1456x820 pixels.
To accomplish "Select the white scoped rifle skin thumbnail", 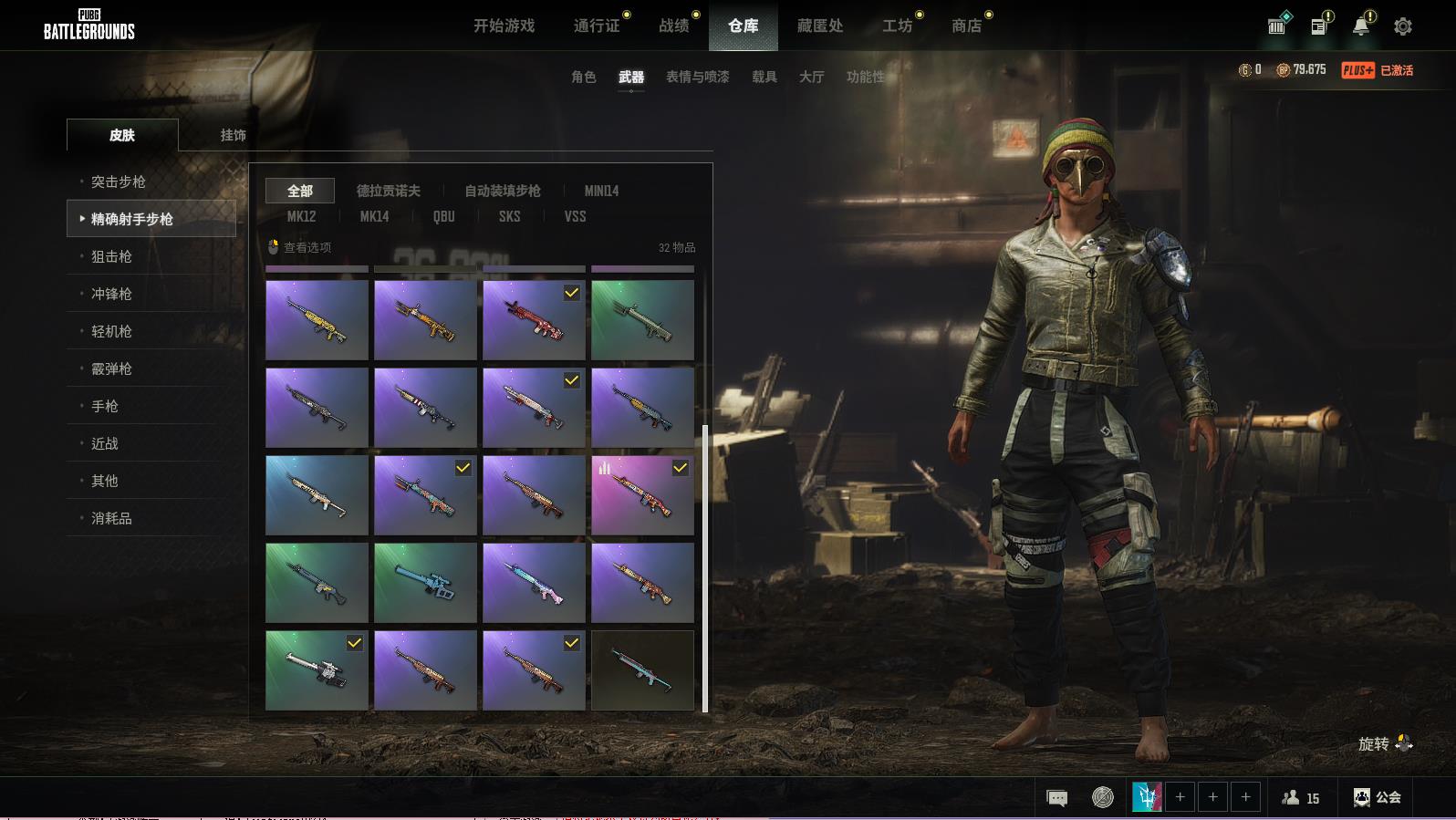I will (317, 670).
